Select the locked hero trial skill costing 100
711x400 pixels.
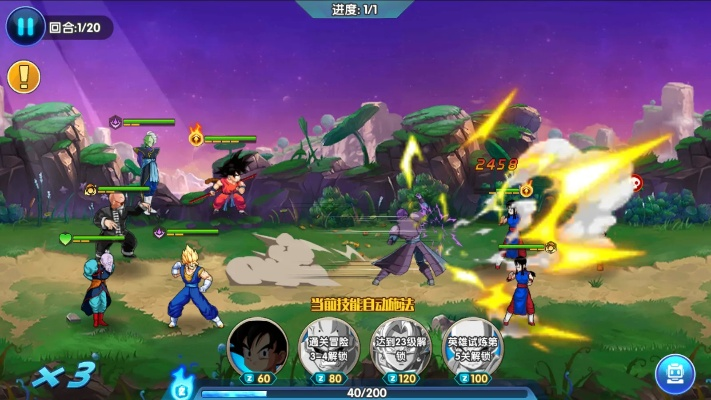point(471,348)
